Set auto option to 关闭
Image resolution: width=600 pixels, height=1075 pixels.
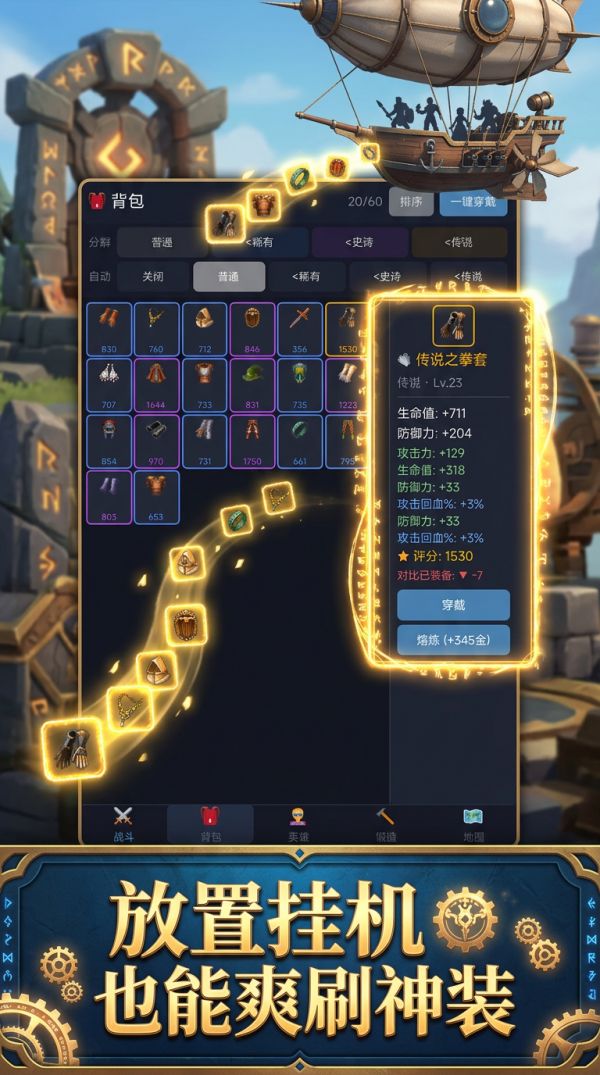[152, 277]
